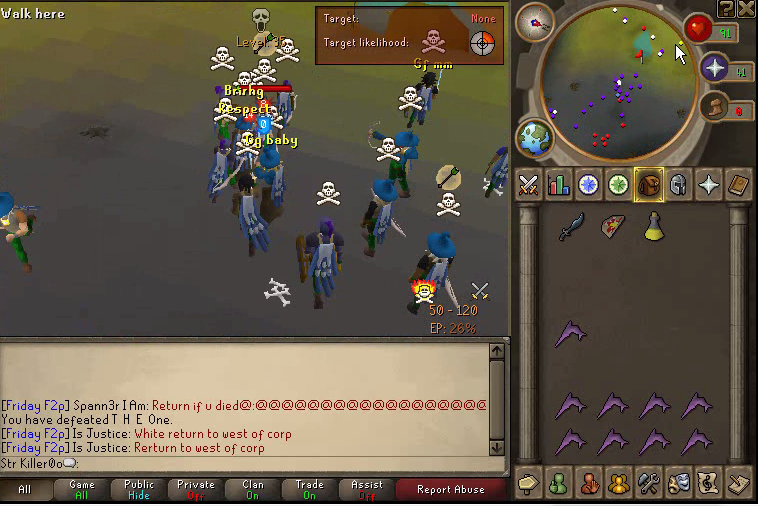Toggle run with the boot icon
This screenshot has width=759, height=506.
point(713,106)
